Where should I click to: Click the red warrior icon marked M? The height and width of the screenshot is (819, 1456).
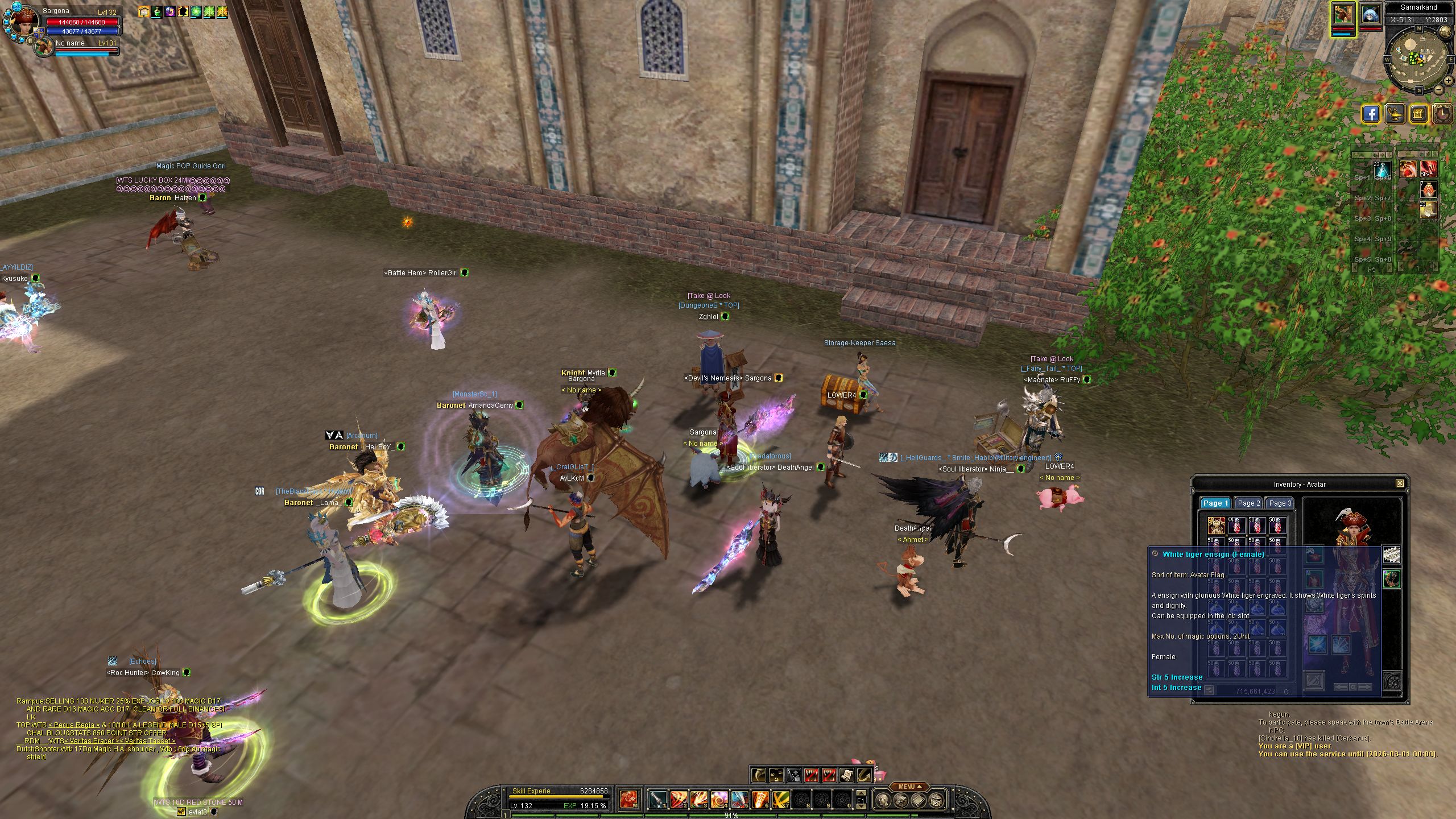click(628, 800)
